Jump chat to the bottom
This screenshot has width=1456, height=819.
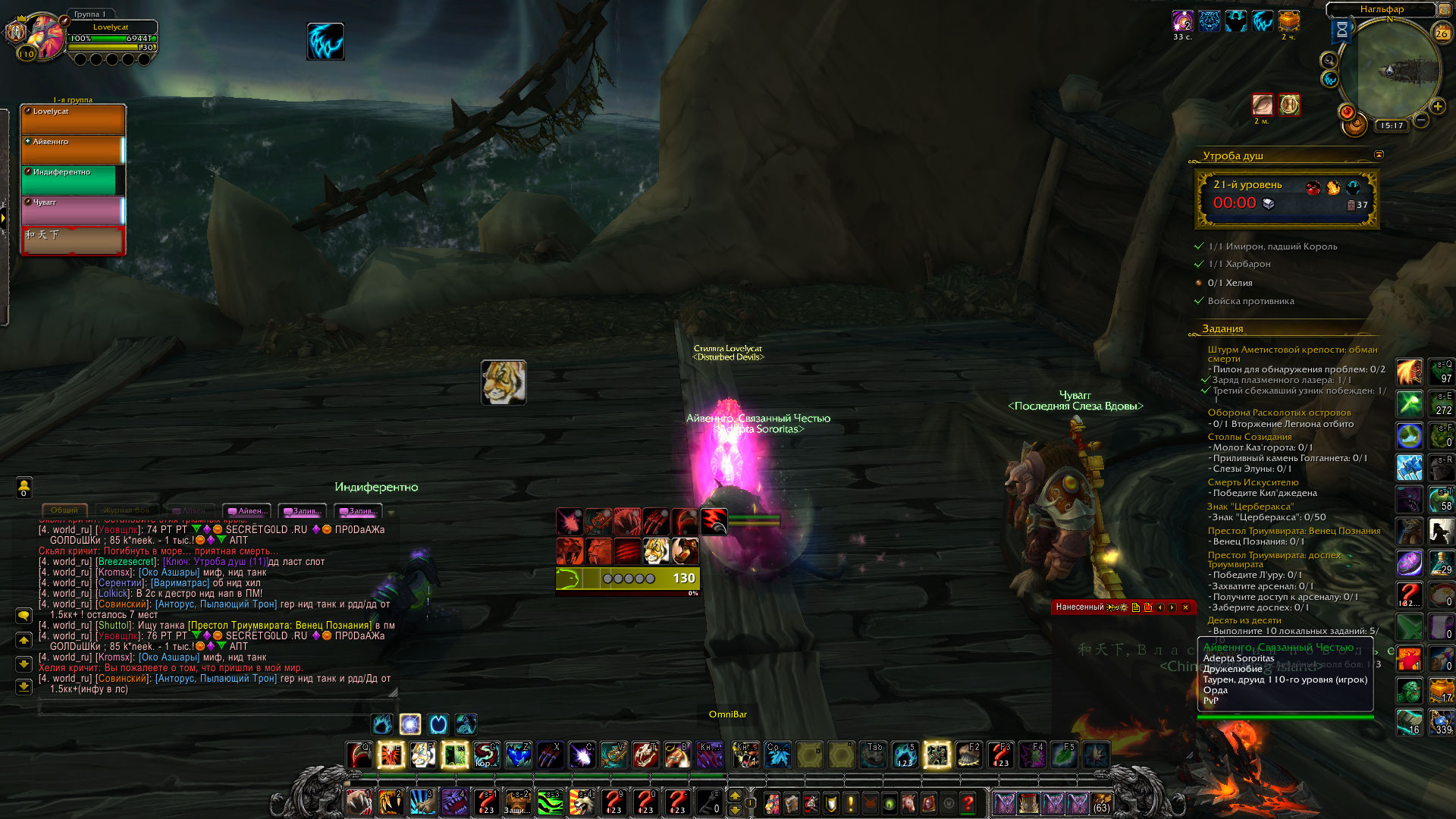click(24, 686)
